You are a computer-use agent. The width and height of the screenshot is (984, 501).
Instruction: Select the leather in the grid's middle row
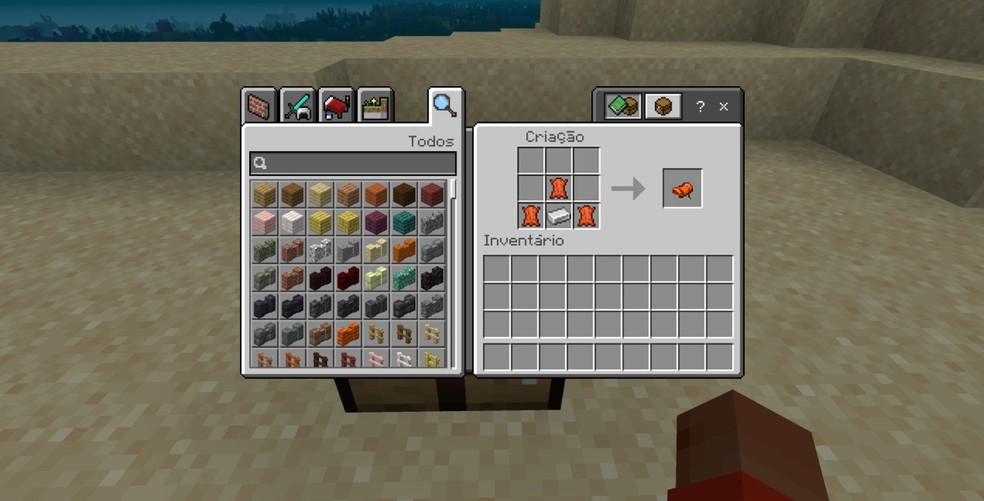[x=559, y=188]
